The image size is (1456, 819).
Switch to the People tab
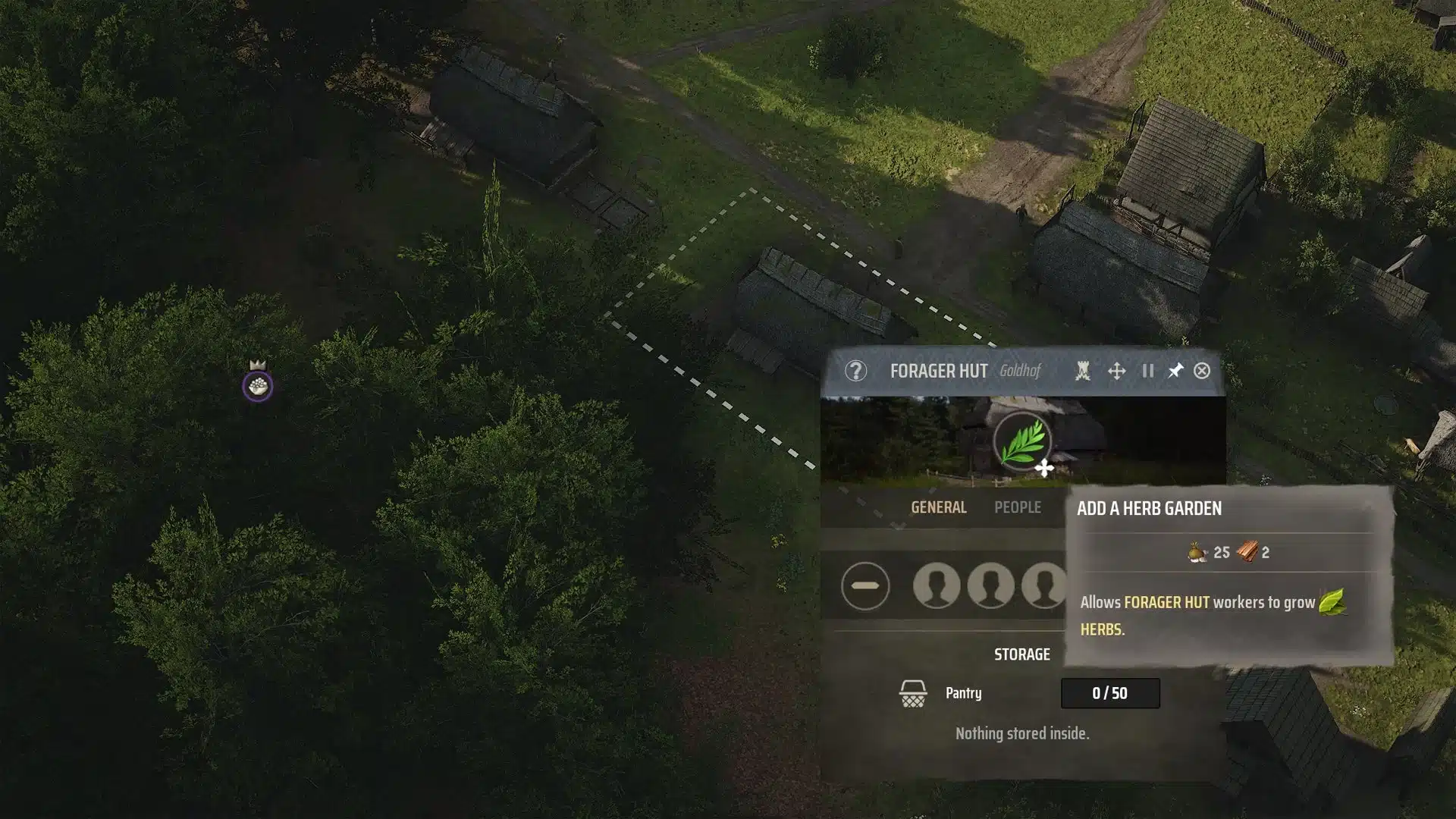pos(1017,507)
